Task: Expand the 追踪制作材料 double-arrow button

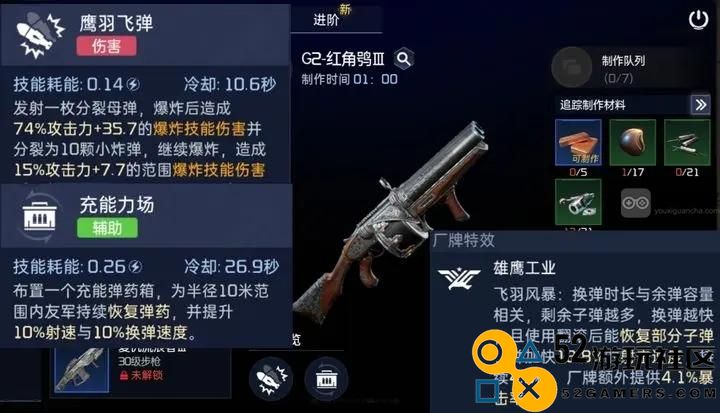Action: (x=700, y=104)
